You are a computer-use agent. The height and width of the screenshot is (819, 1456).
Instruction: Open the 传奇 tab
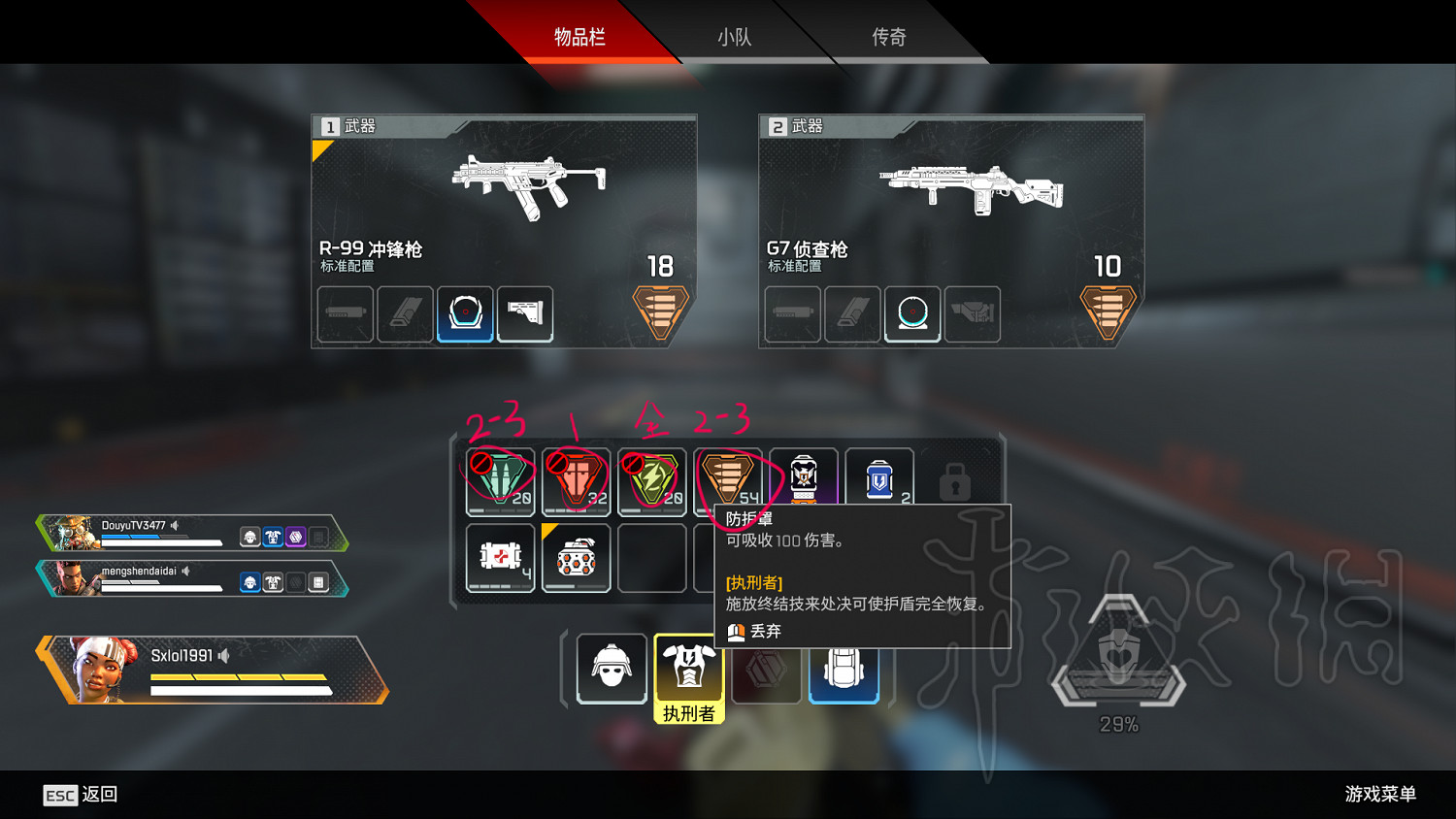coord(888,37)
